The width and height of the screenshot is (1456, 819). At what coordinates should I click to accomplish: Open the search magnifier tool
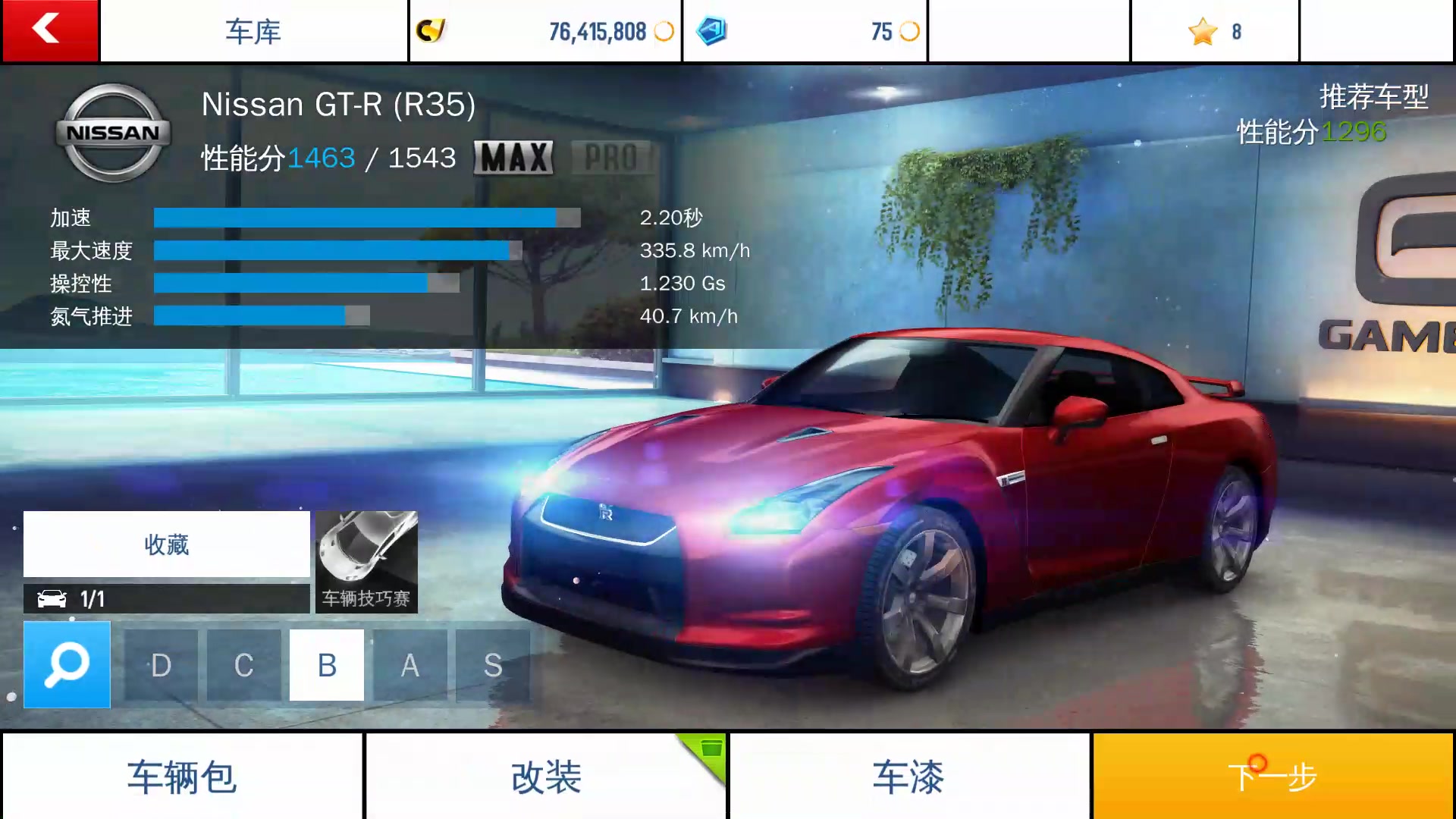[x=67, y=665]
